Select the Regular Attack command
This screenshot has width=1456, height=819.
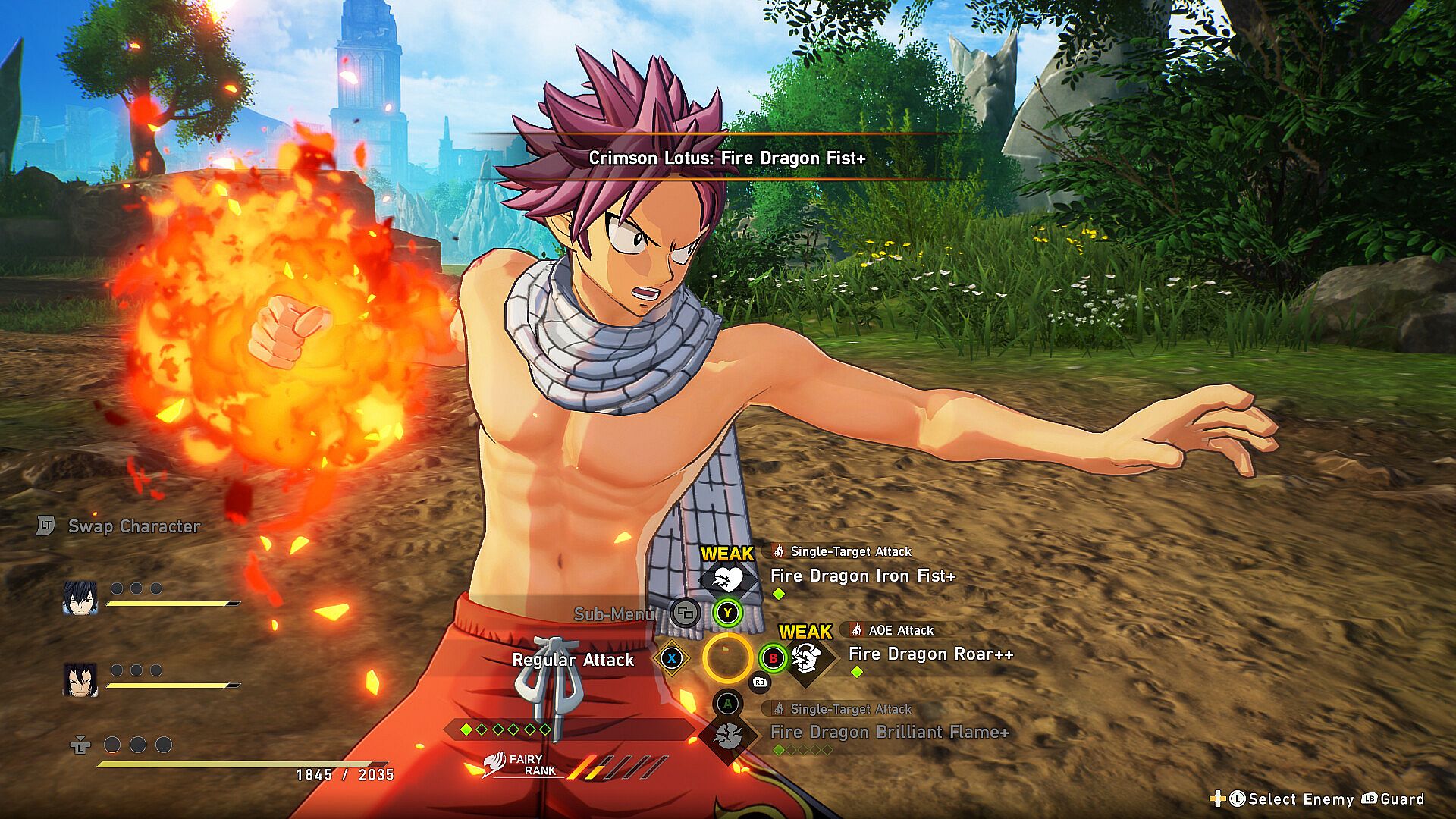point(573,660)
